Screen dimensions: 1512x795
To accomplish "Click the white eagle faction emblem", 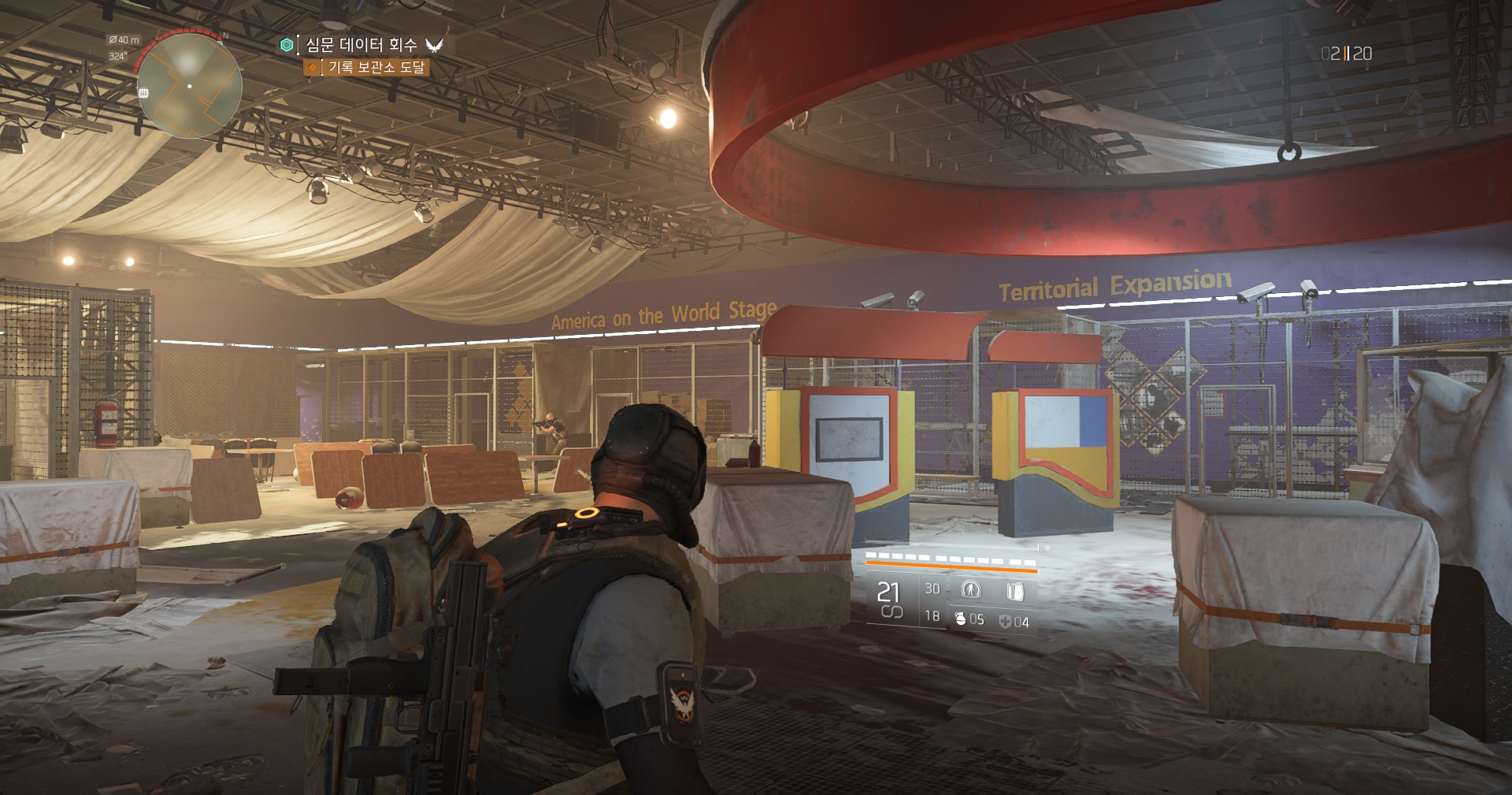I will (434, 45).
